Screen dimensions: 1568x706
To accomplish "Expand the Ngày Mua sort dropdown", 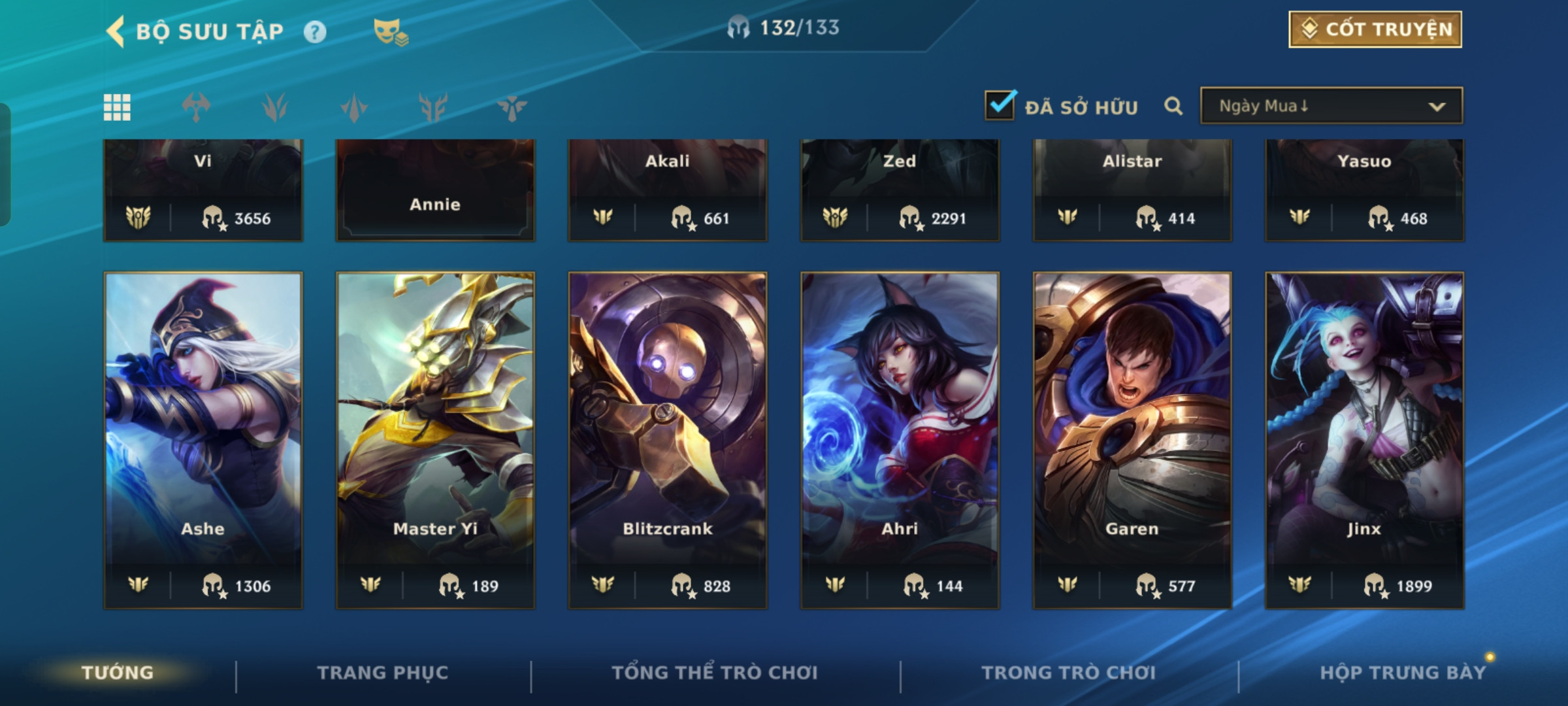I will click(x=1331, y=106).
